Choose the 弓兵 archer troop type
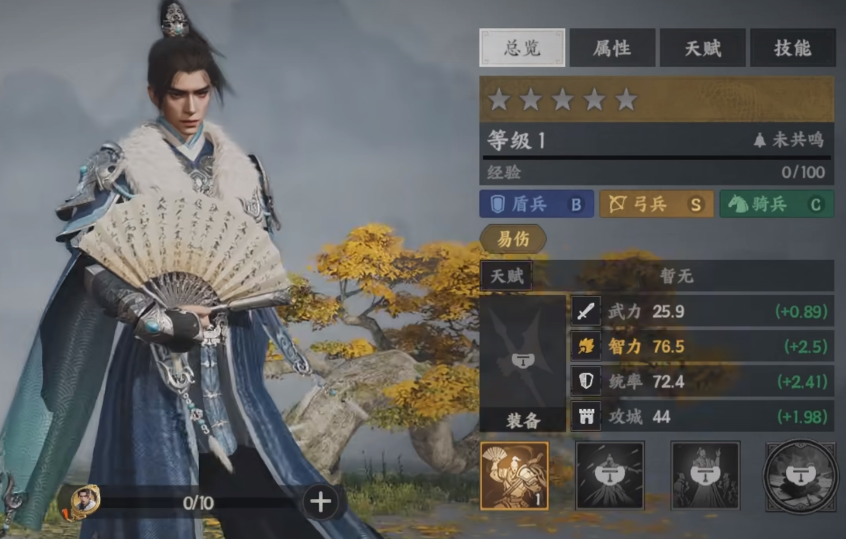Screen dimensions: 846x539 (x=656, y=204)
